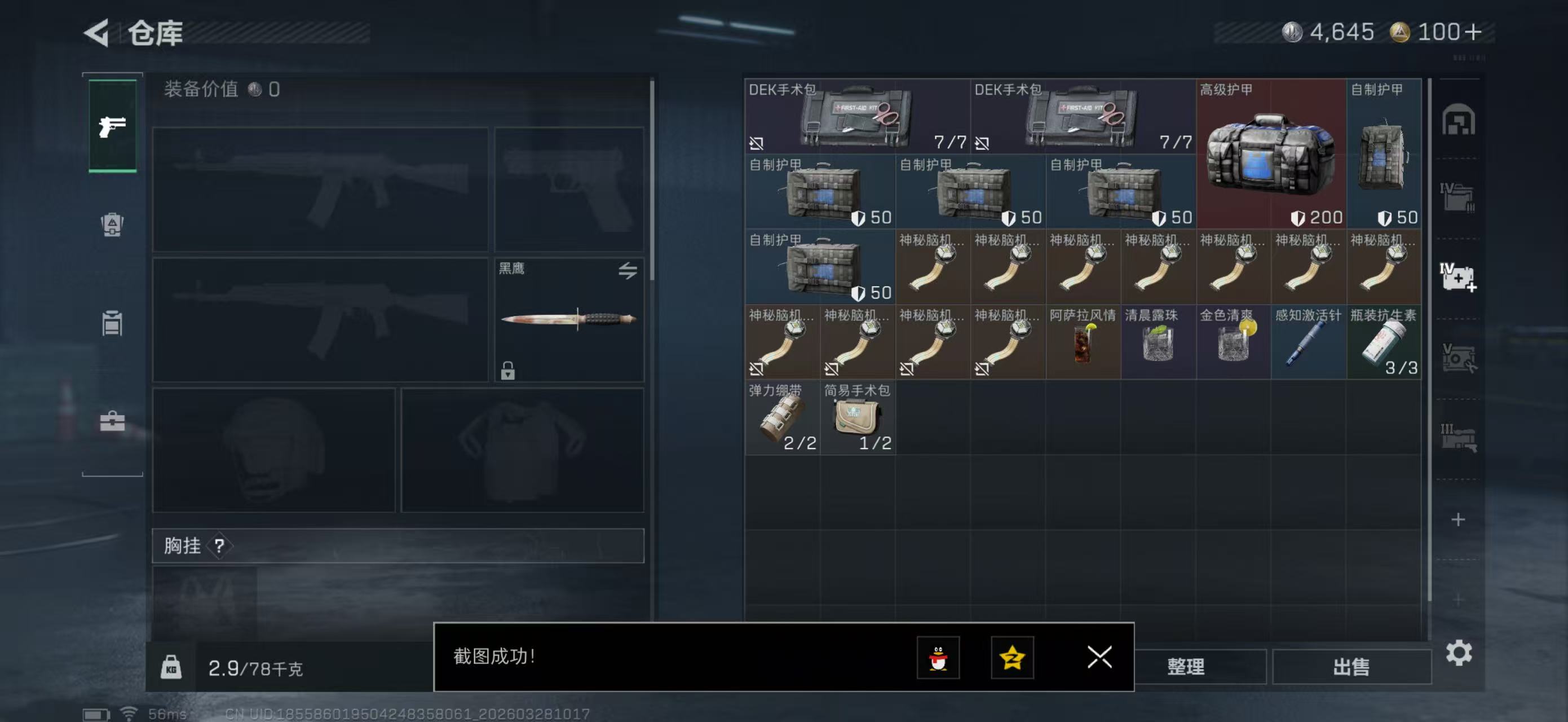The height and width of the screenshot is (722, 1568).
Task: Show the 胸挂 help question mark
Action: [x=219, y=545]
